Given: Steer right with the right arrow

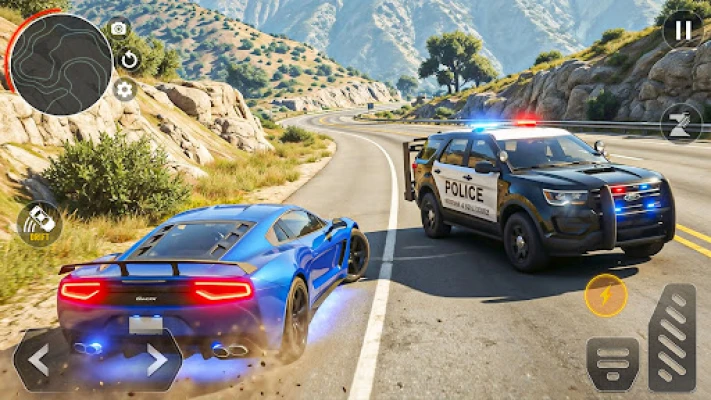Looking at the screenshot, I should [x=157, y=360].
